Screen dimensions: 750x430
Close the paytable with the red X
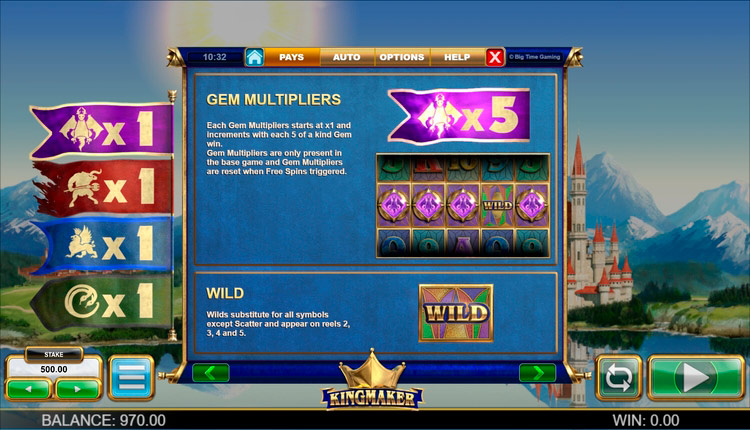click(495, 57)
